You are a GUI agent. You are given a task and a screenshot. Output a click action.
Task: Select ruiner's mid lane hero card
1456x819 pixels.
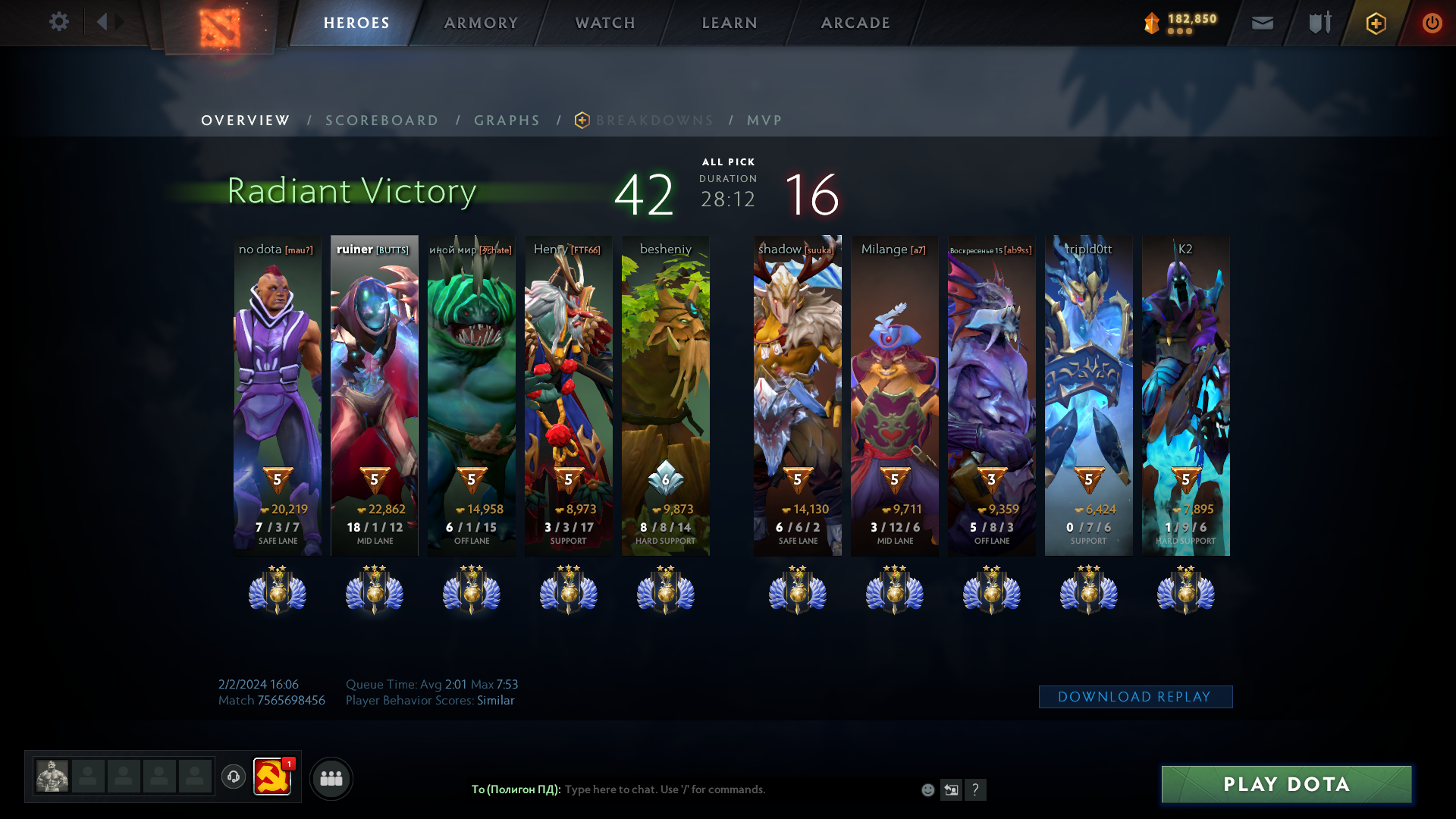375,395
